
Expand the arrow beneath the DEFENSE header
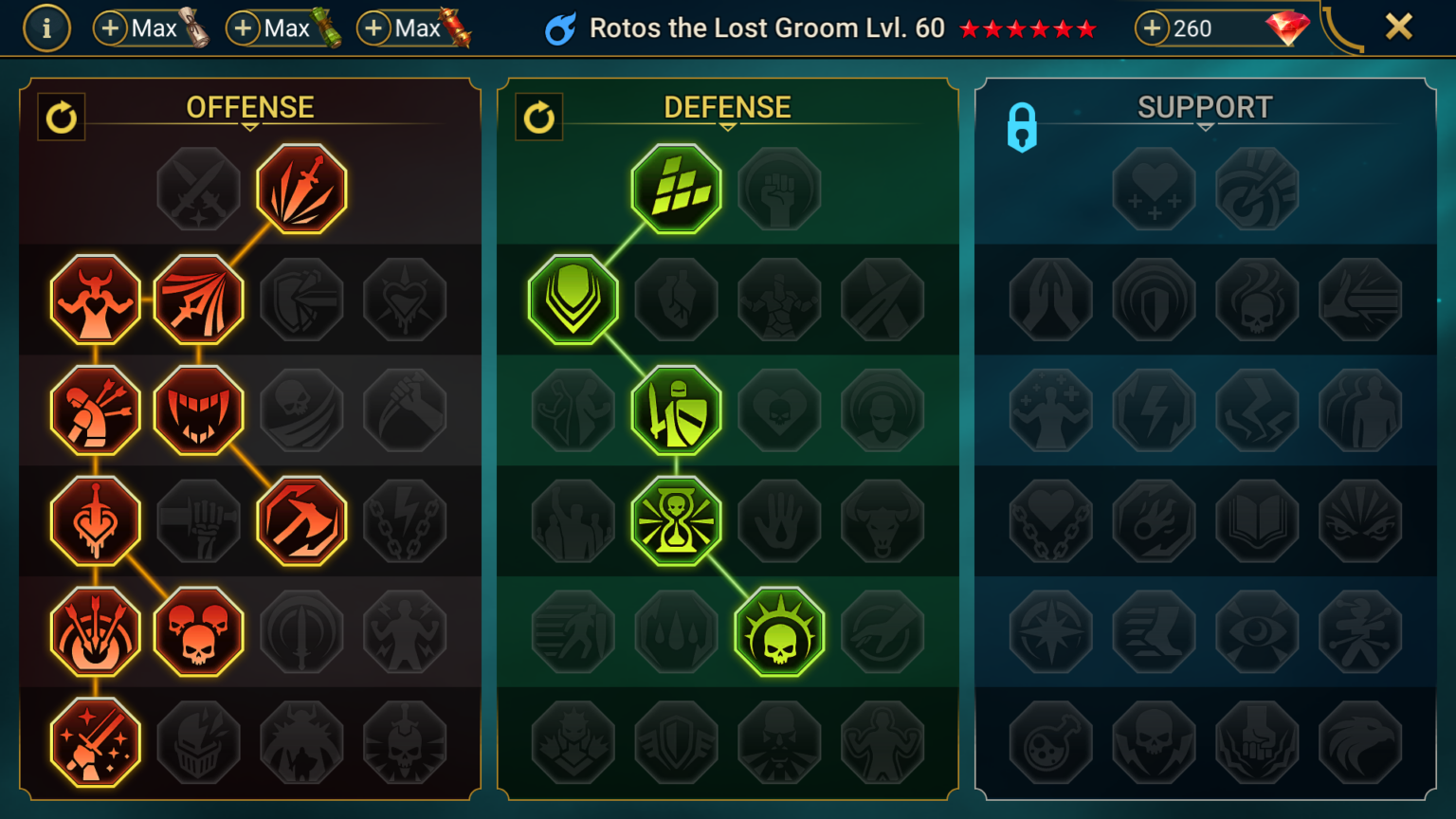coord(728,124)
